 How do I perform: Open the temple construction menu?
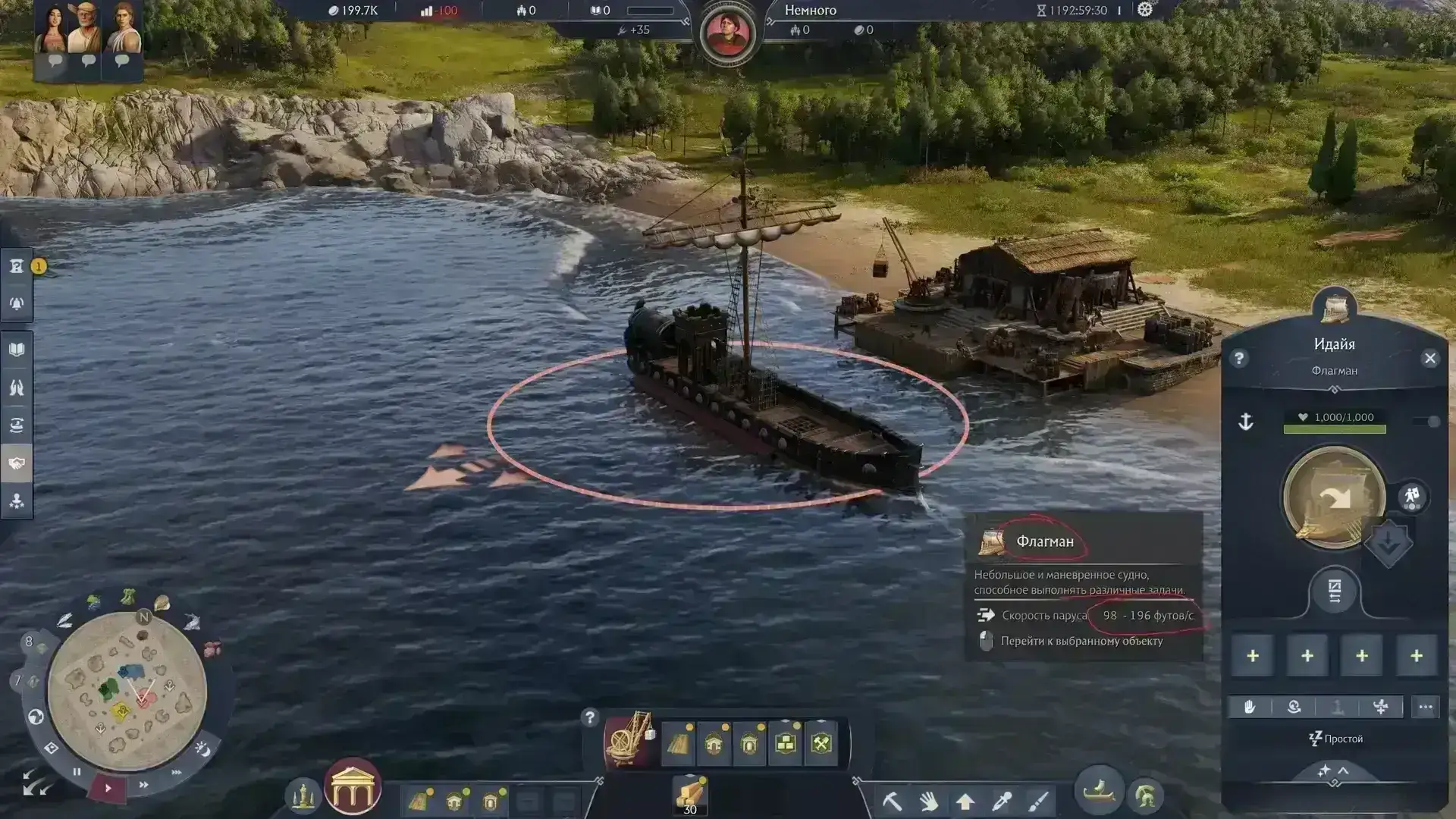point(353,786)
